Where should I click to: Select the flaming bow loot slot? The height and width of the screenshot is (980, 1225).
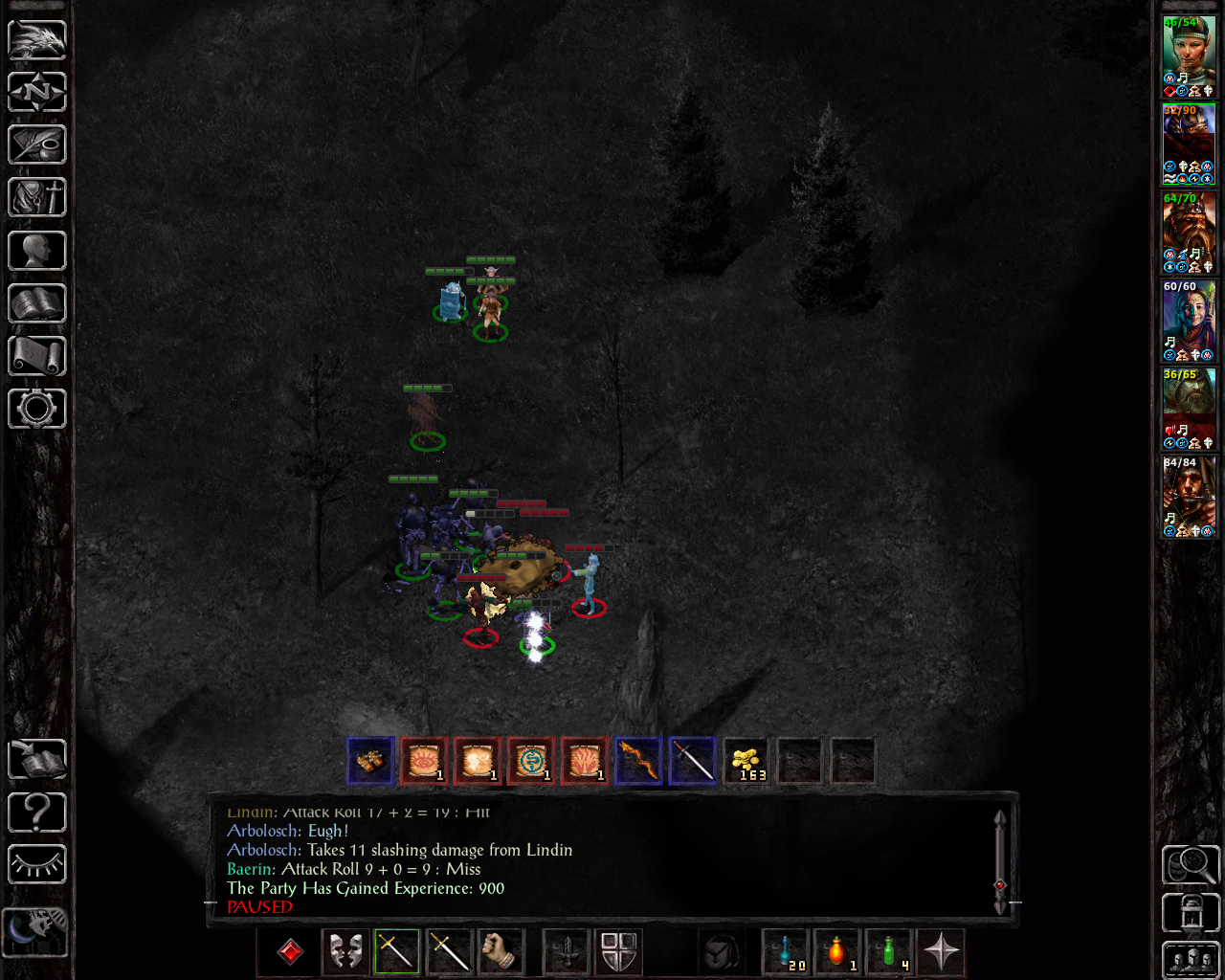(638, 762)
